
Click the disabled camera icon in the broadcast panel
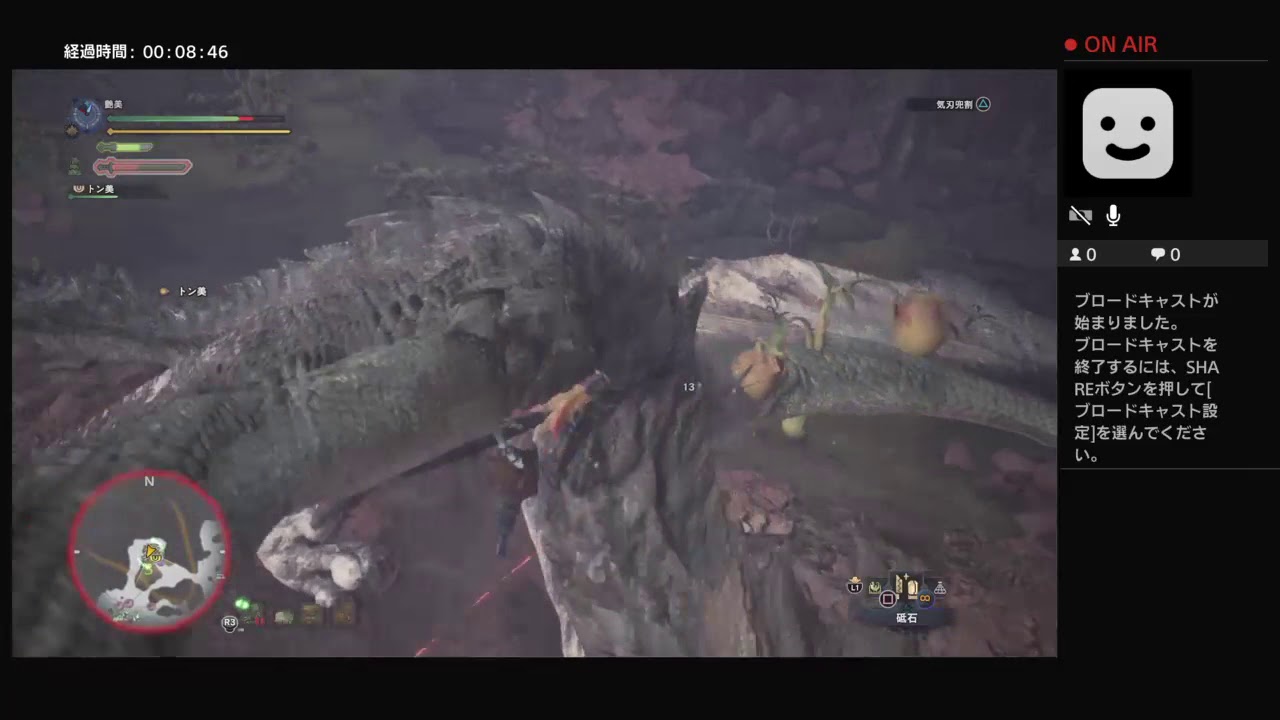coord(1081,215)
